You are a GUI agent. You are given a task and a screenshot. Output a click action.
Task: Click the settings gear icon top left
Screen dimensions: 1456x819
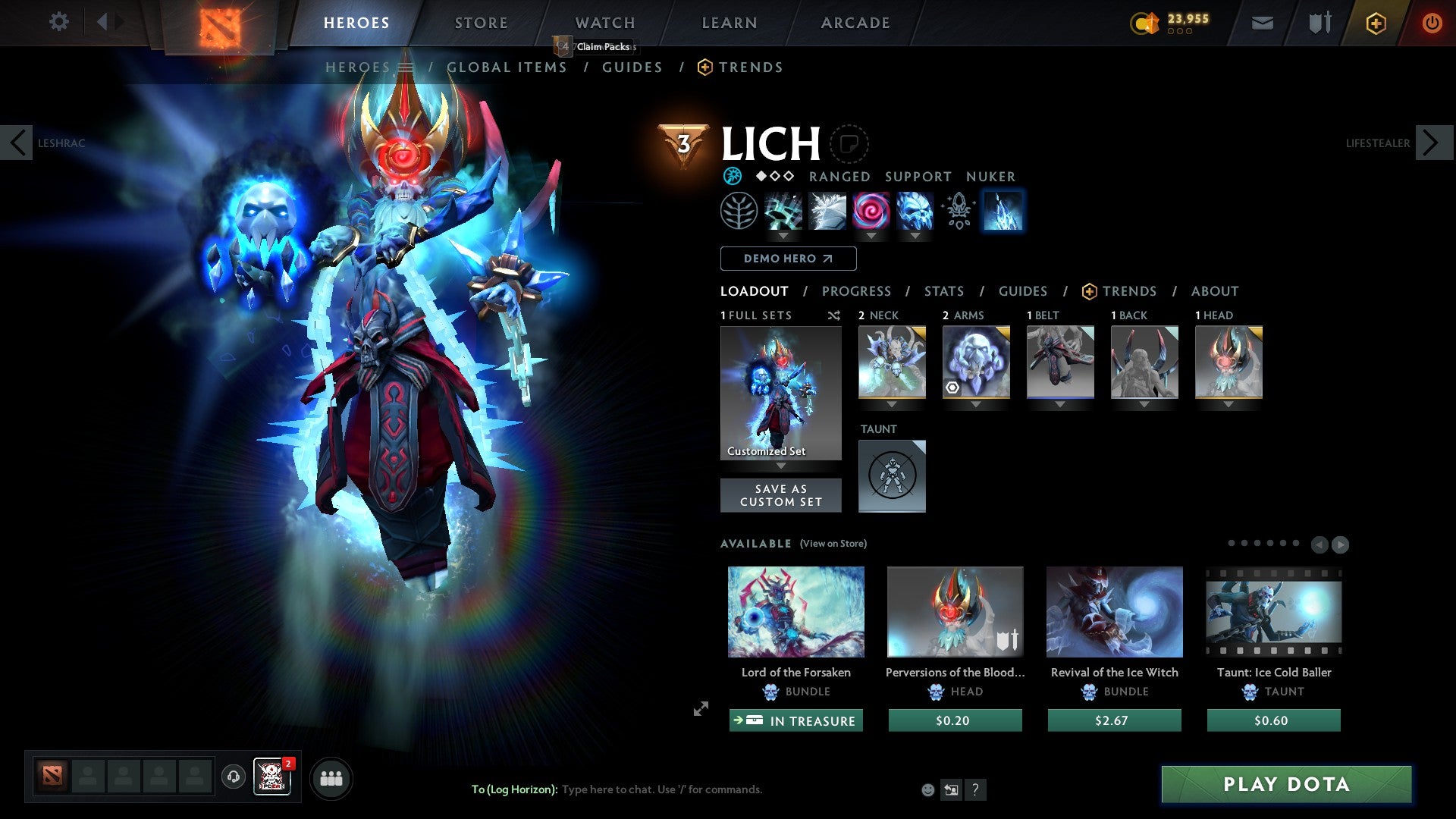pyautogui.click(x=59, y=22)
